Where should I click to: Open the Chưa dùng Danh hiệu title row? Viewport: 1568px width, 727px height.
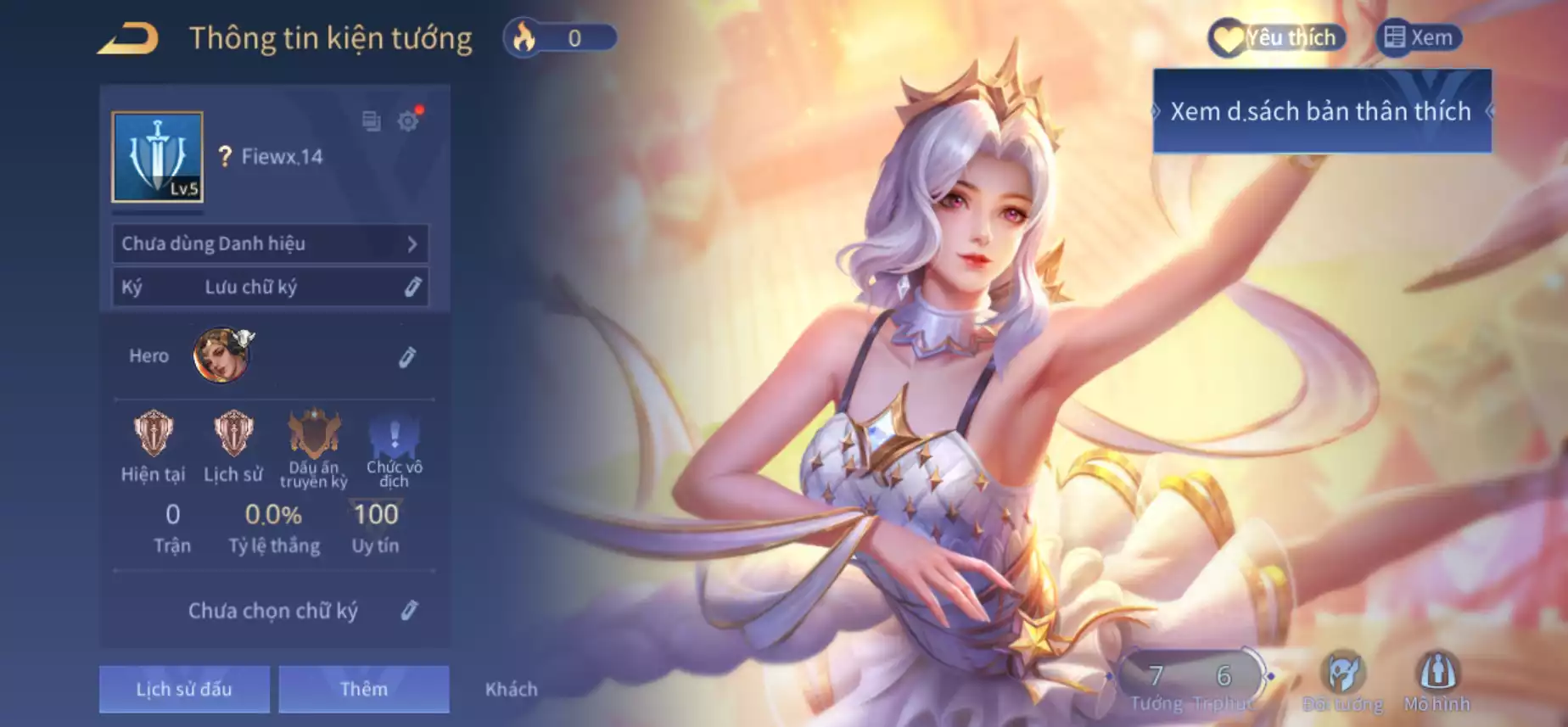271,243
